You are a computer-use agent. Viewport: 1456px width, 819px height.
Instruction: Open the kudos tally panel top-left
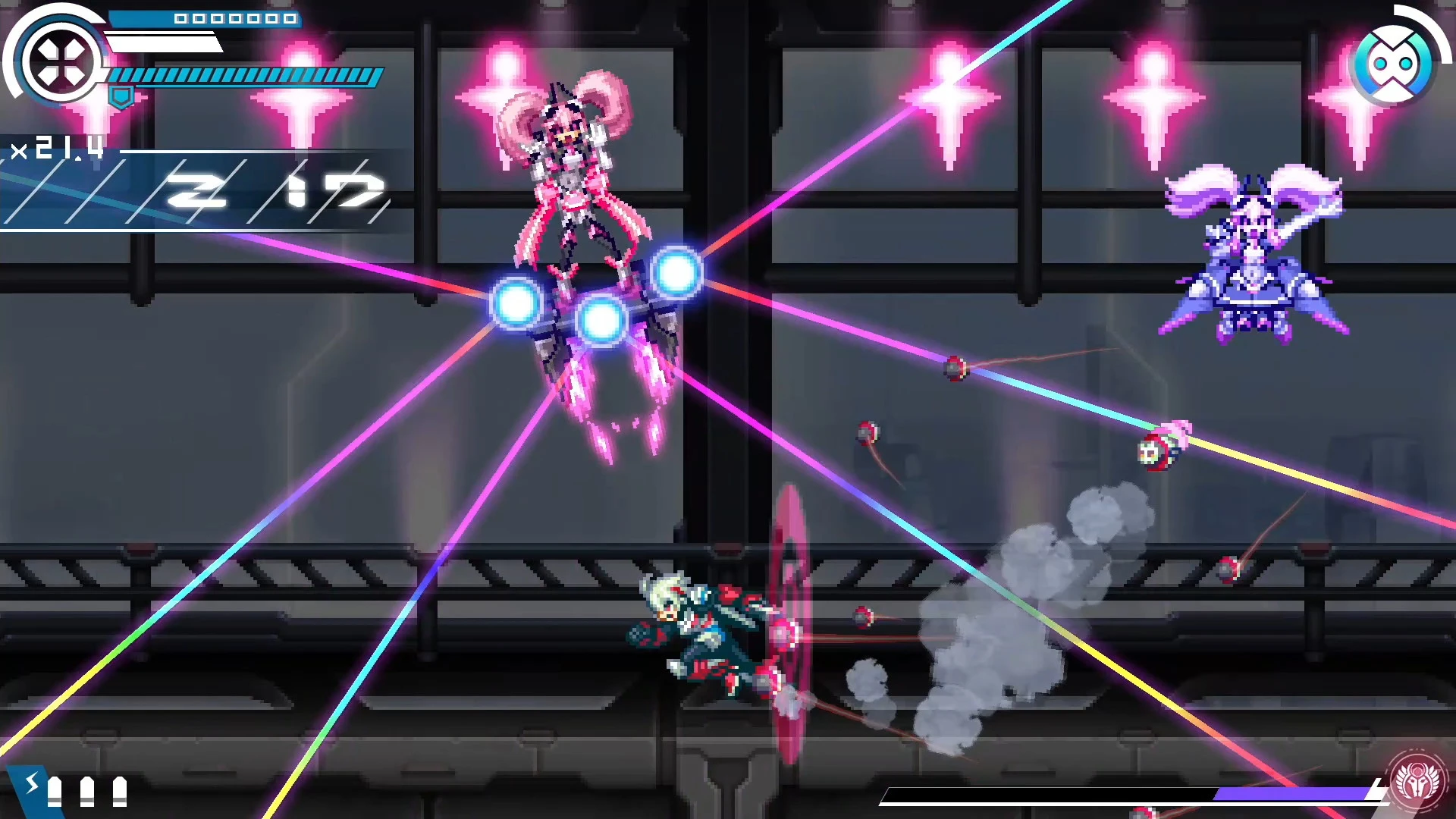coord(197,190)
